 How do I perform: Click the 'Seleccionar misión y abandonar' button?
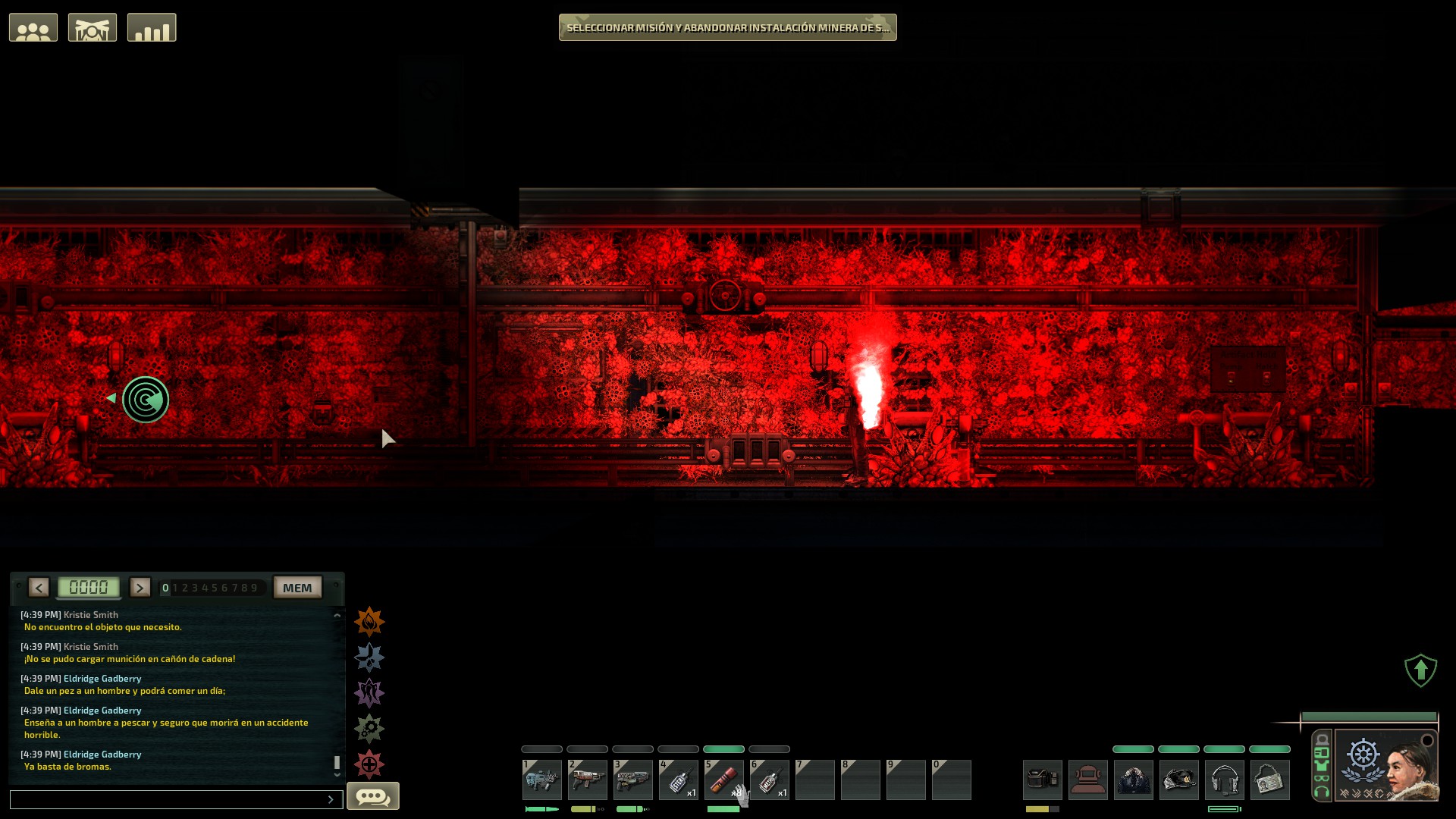click(x=727, y=27)
